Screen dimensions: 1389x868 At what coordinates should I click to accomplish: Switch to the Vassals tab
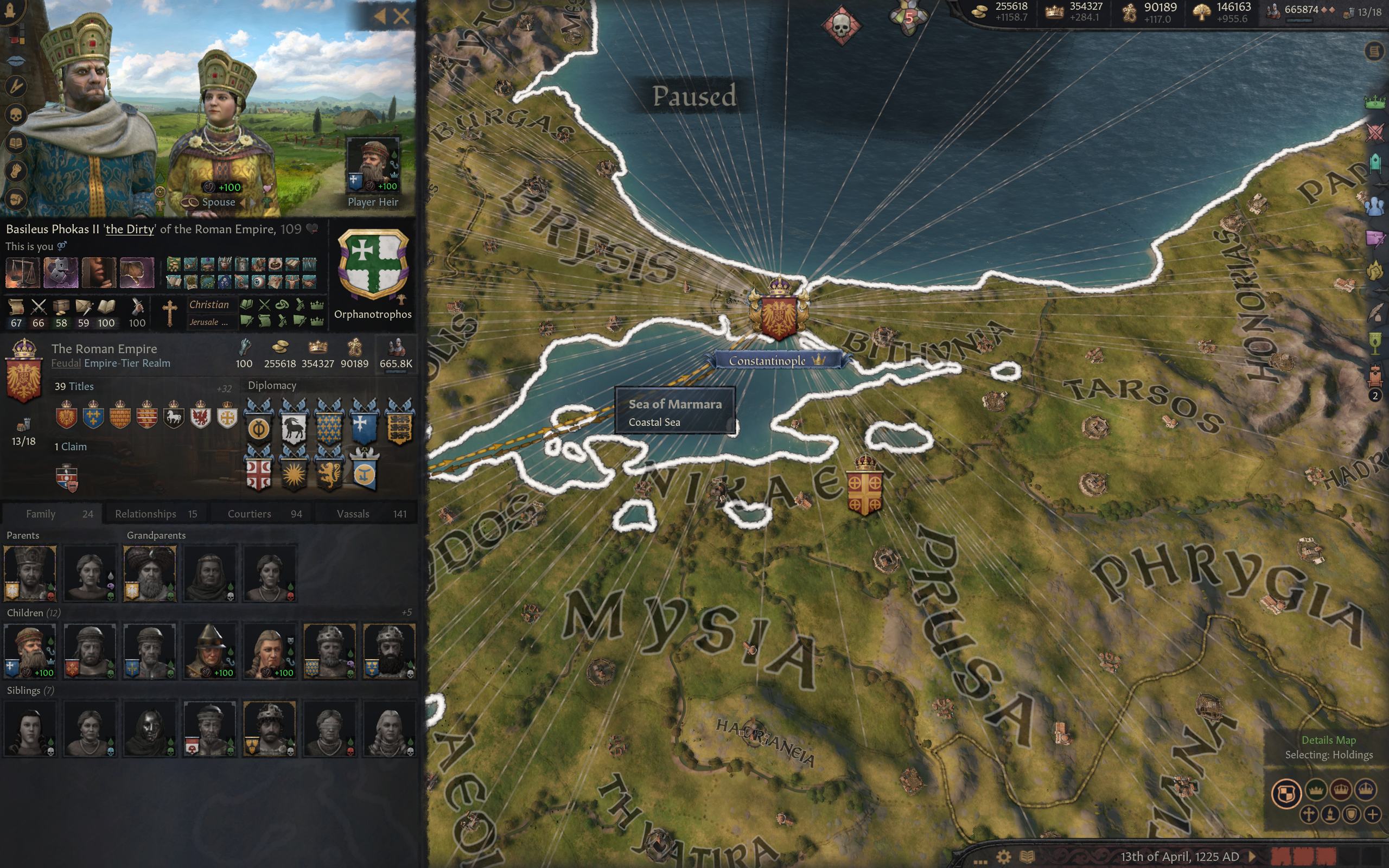pos(371,514)
